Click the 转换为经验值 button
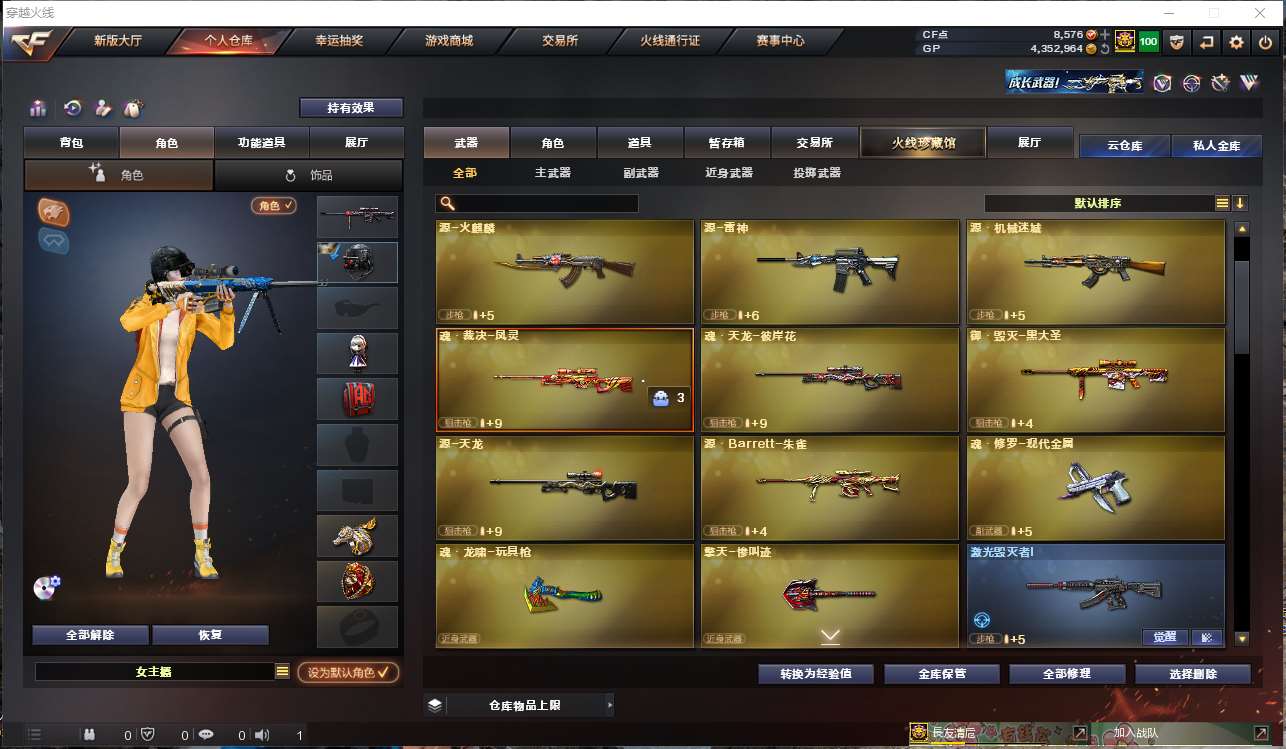 pyautogui.click(x=816, y=674)
